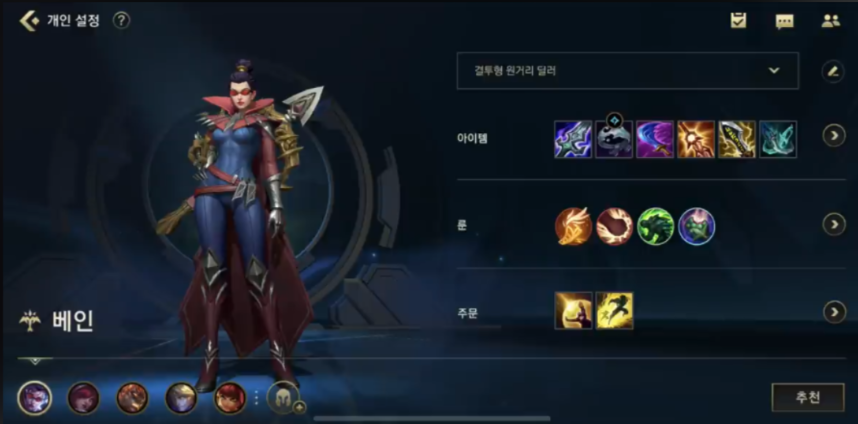The image size is (858, 424).
Task: Click the pencil edit button
Action: [x=832, y=71]
